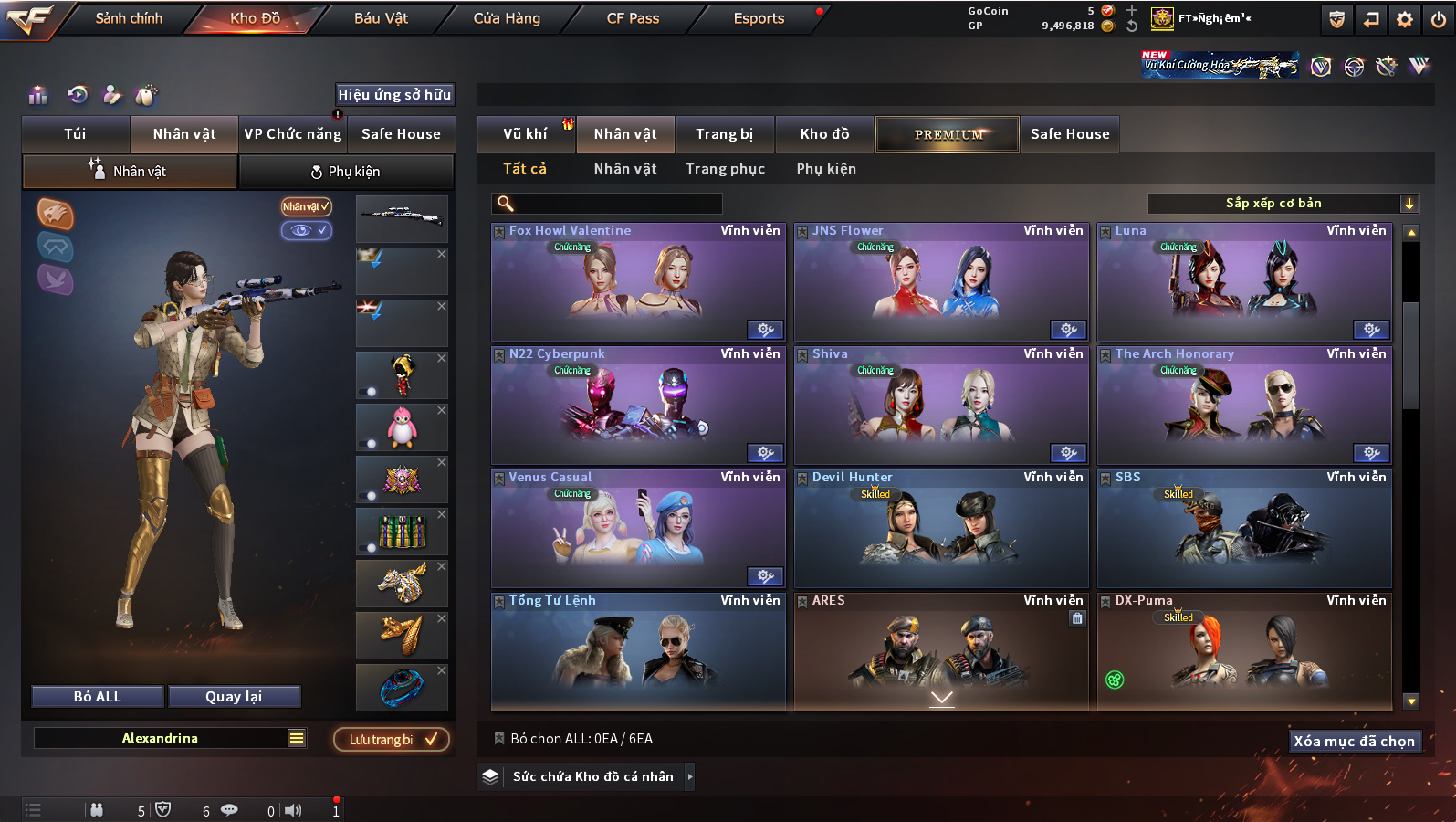The width and height of the screenshot is (1456, 822).
Task: Switch to the Vũ khí tab
Action: pyautogui.click(x=525, y=134)
